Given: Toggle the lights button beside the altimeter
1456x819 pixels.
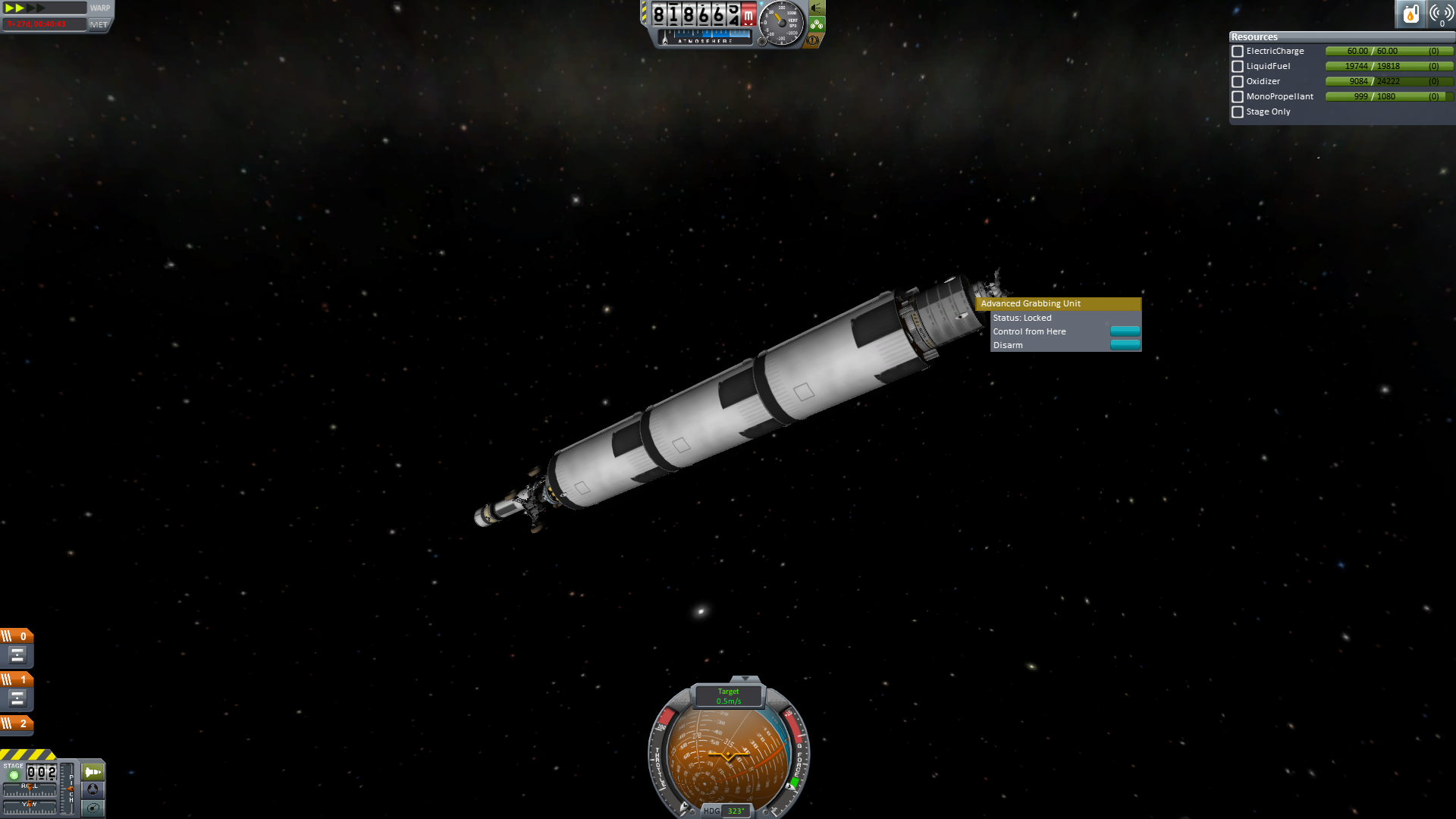Looking at the screenshot, I should tap(817, 8).
